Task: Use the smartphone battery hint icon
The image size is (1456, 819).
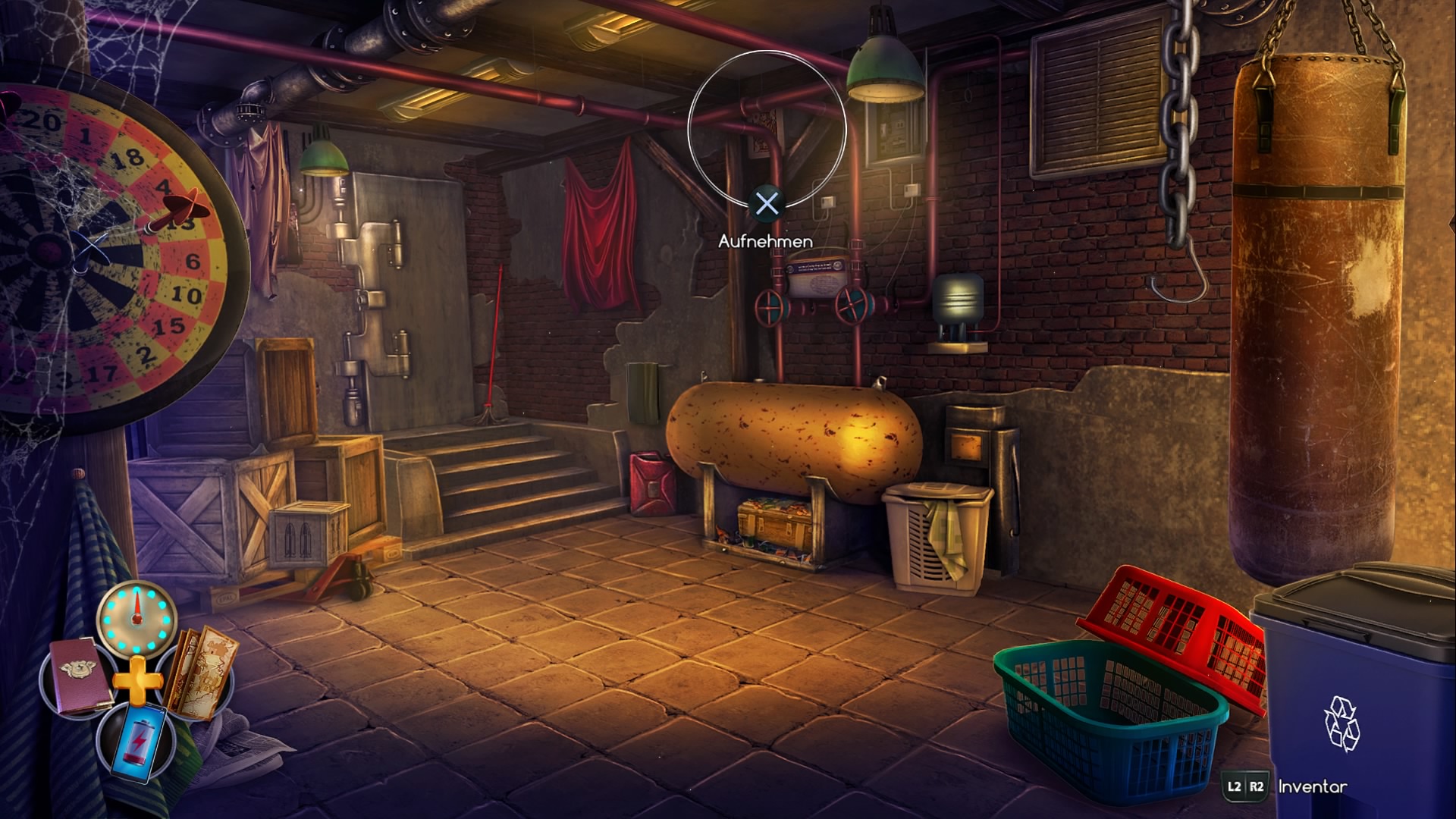Action: coord(137,740)
